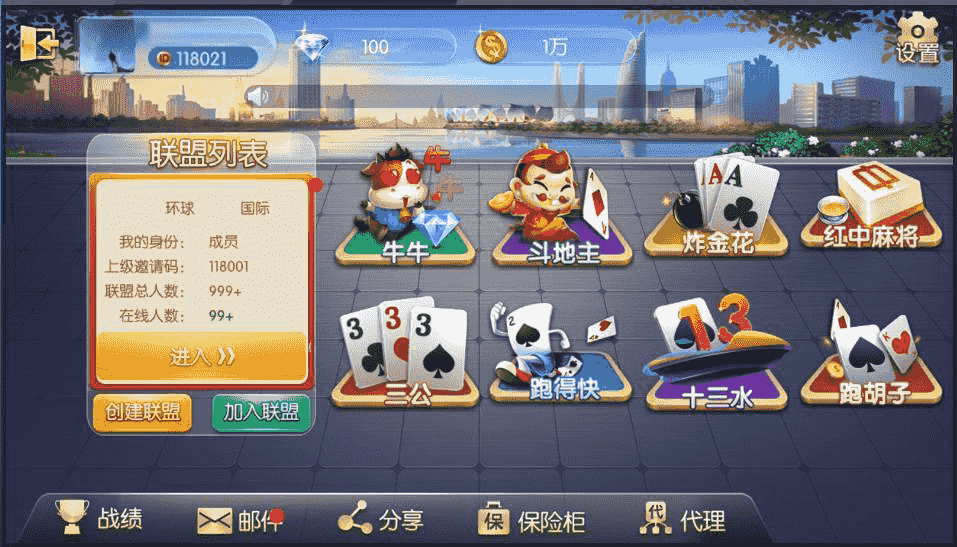Choose the 斗地主 game tile
The height and width of the screenshot is (547, 957).
tap(562, 212)
